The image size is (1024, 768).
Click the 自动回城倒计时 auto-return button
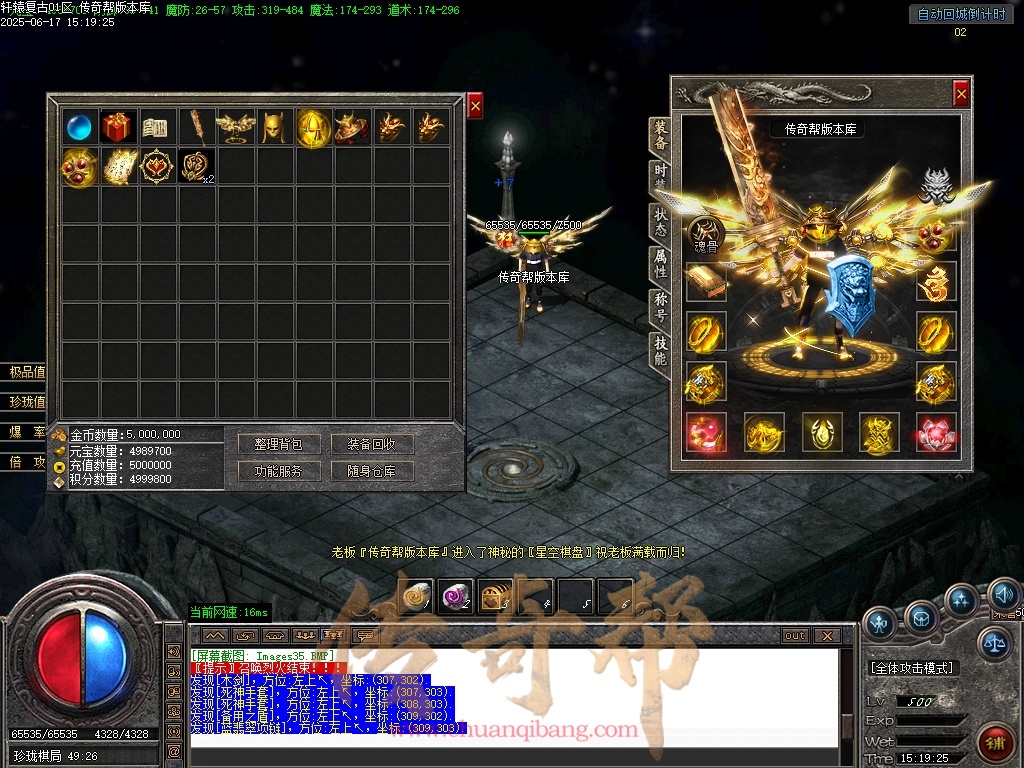pos(959,14)
